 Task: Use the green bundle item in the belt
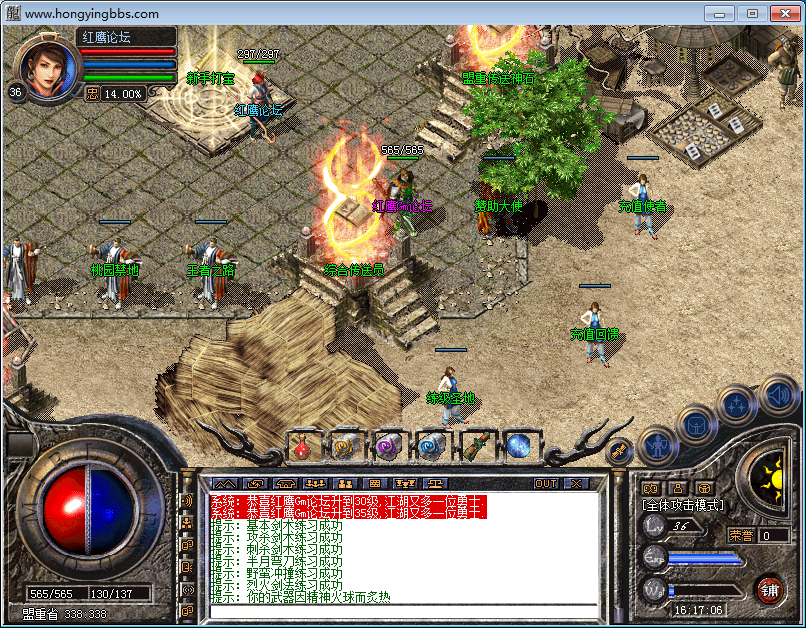(474, 446)
